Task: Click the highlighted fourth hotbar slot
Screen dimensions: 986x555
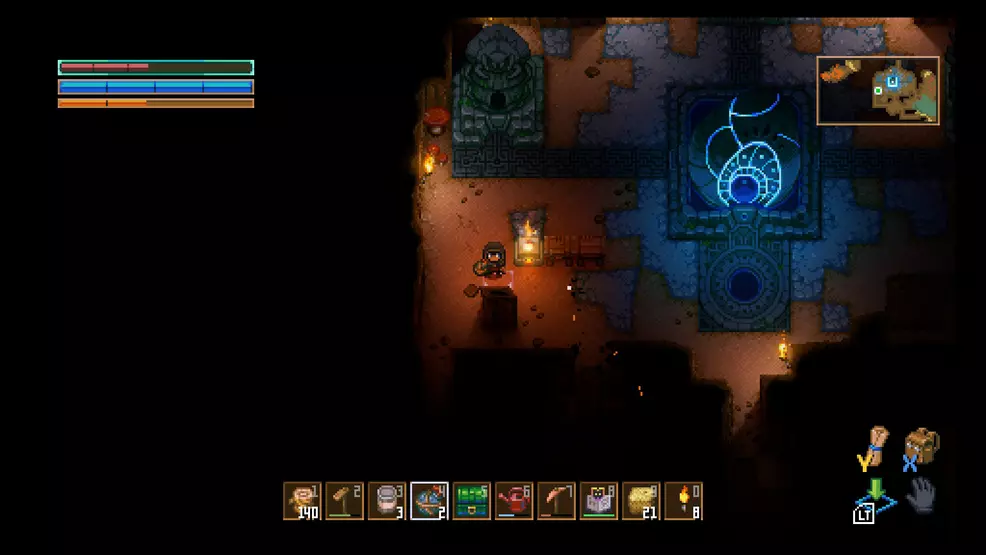Action: tap(429, 501)
